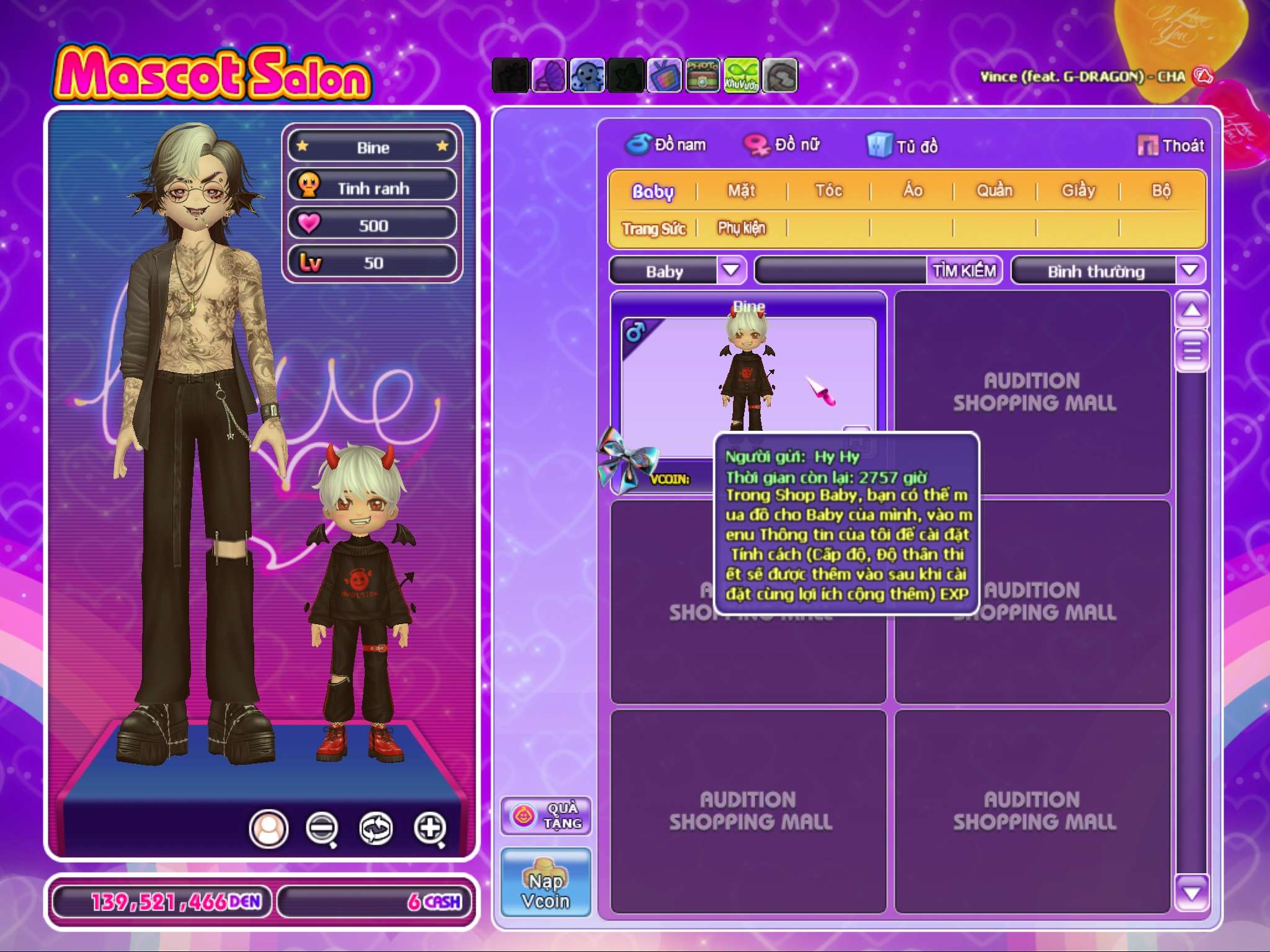
Task: Choose the Bộ category tab
Action: 1161,191
